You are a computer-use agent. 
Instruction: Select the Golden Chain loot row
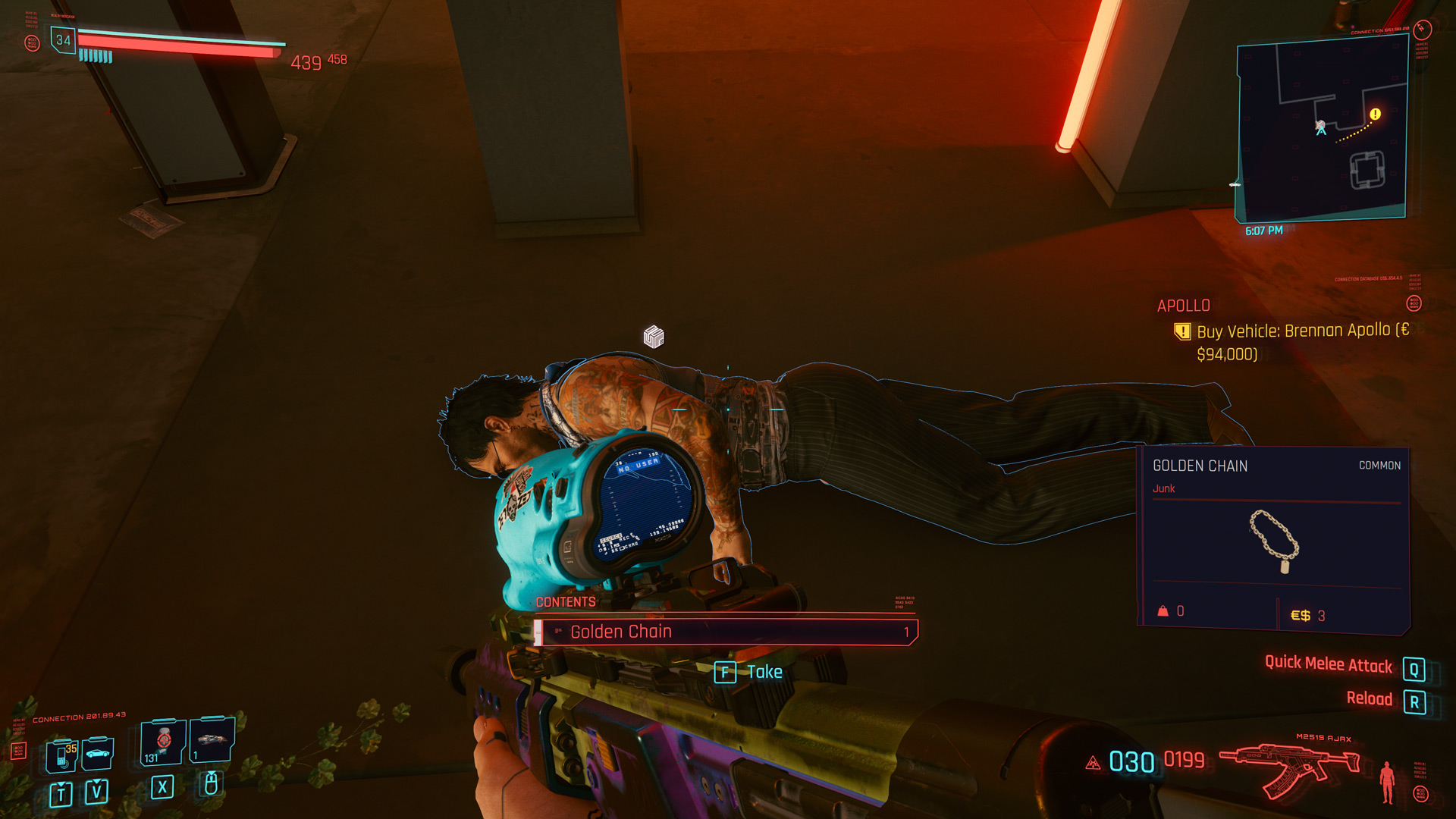pyautogui.click(x=726, y=632)
